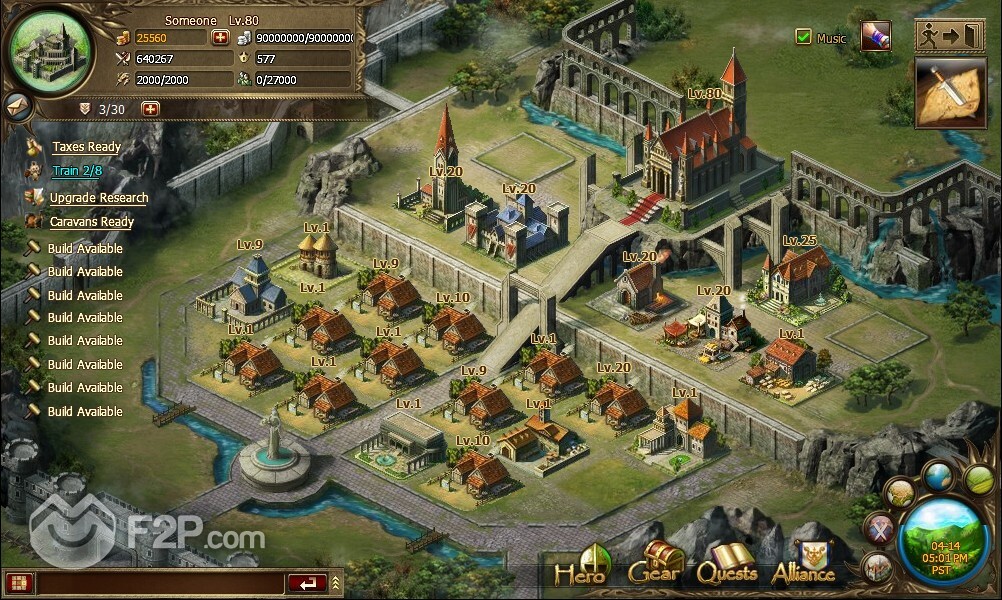The image size is (1002, 600).
Task: Open the Train 2/8 link
Action: (77, 171)
